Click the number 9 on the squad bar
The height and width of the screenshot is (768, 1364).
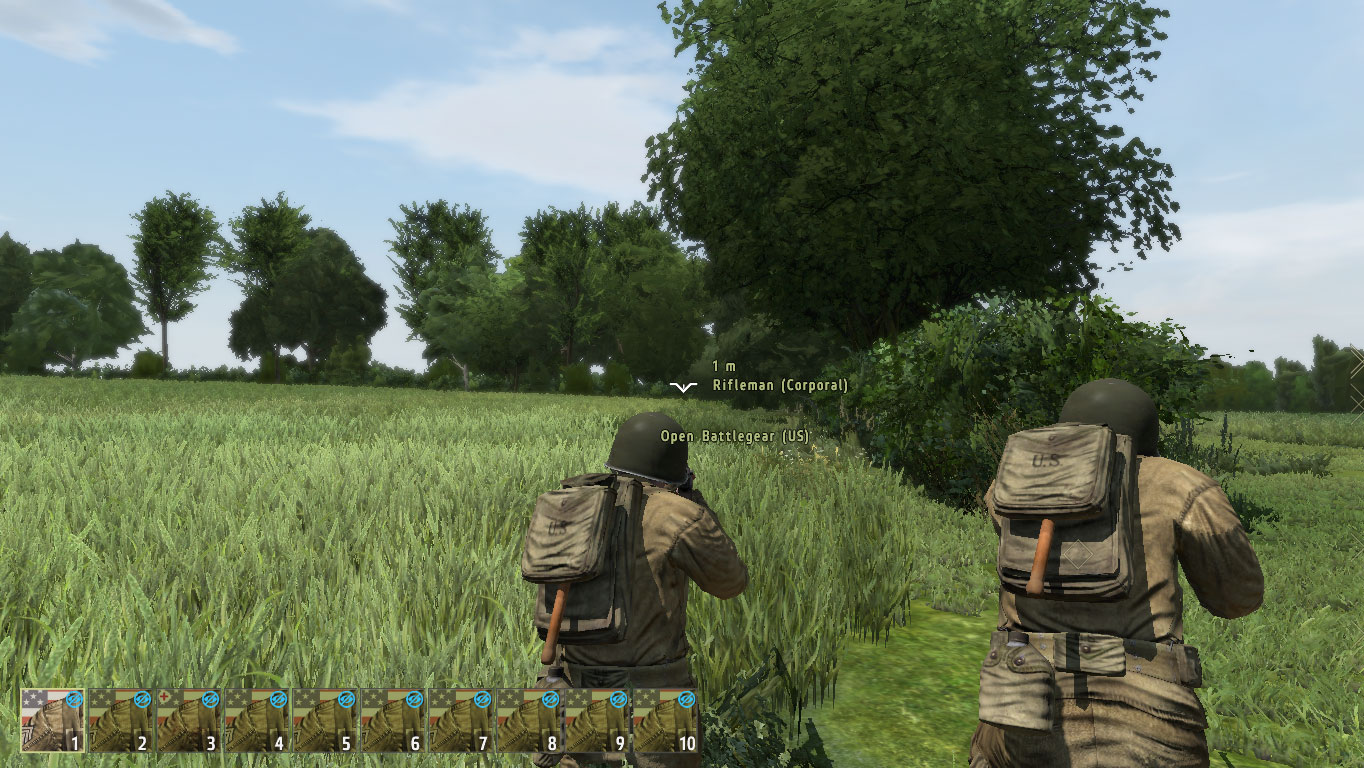621,742
